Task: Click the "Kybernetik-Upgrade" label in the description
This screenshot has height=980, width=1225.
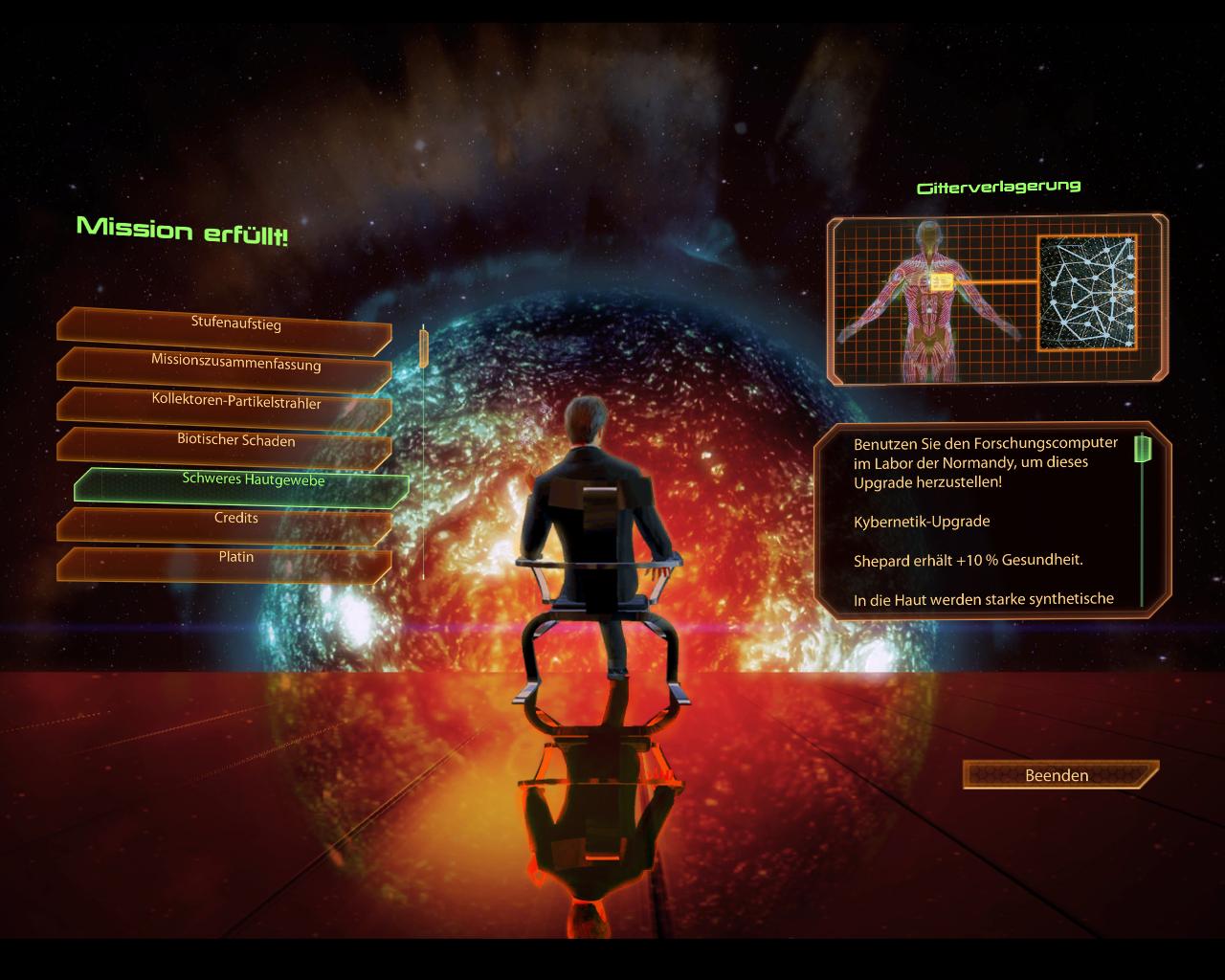Action: [922, 522]
